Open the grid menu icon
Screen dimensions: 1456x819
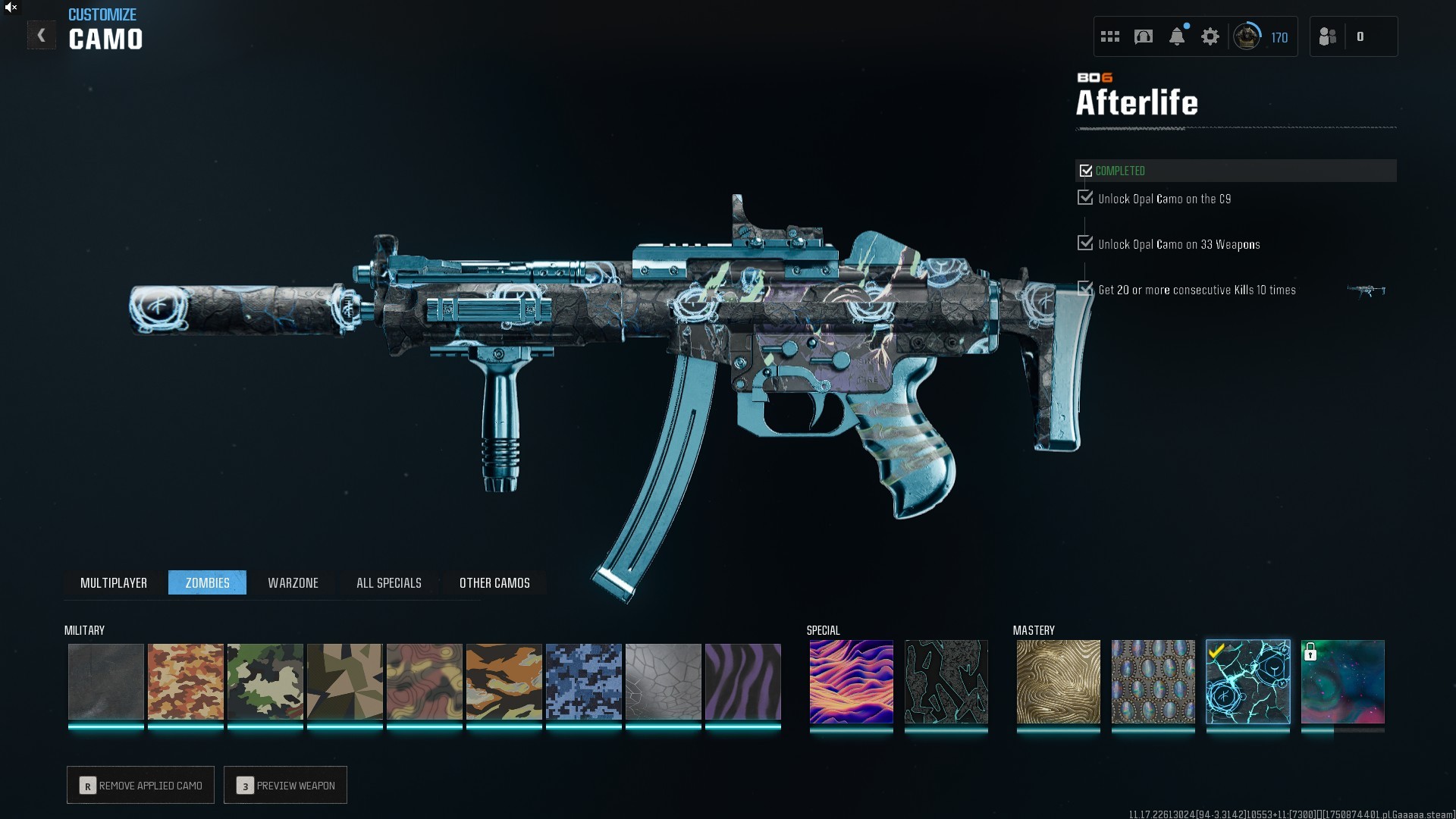click(1110, 36)
